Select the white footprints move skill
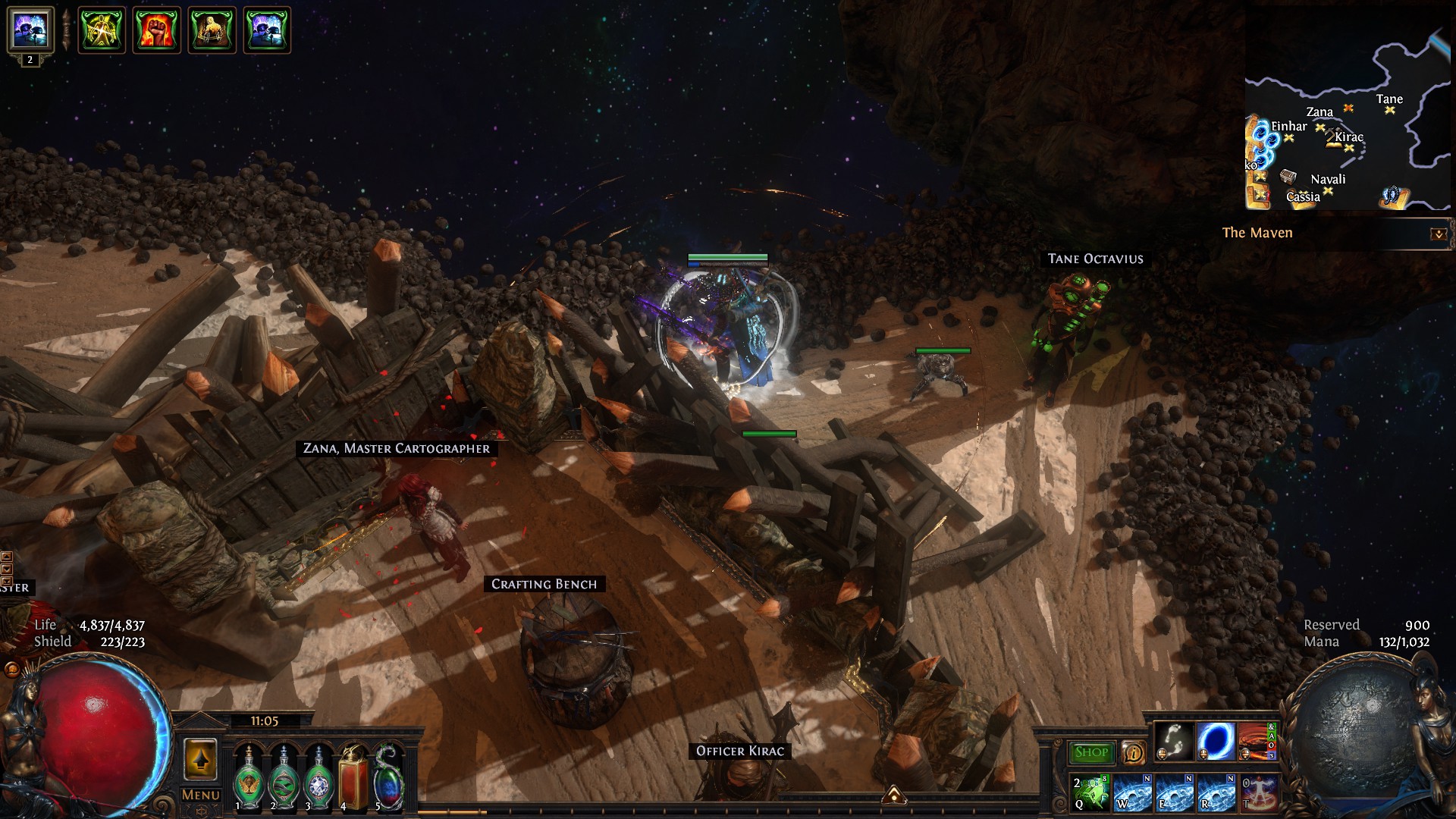The height and width of the screenshot is (819, 1456). pyautogui.click(x=1174, y=741)
